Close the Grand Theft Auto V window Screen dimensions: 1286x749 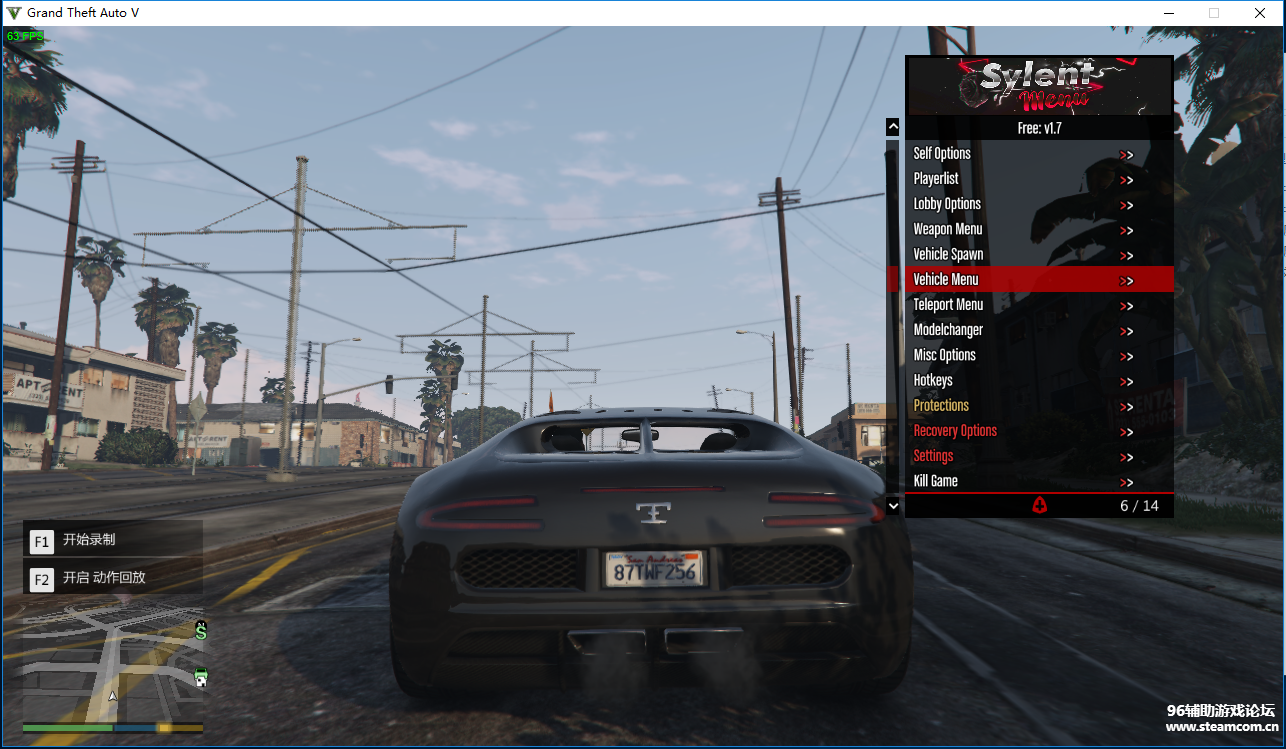coord(1260,13)
